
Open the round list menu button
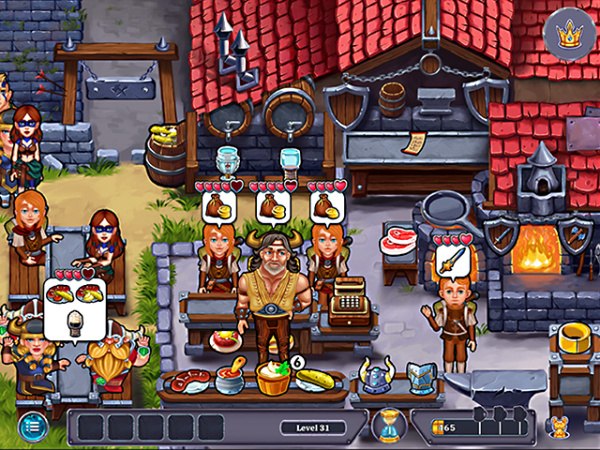point(31,424)
